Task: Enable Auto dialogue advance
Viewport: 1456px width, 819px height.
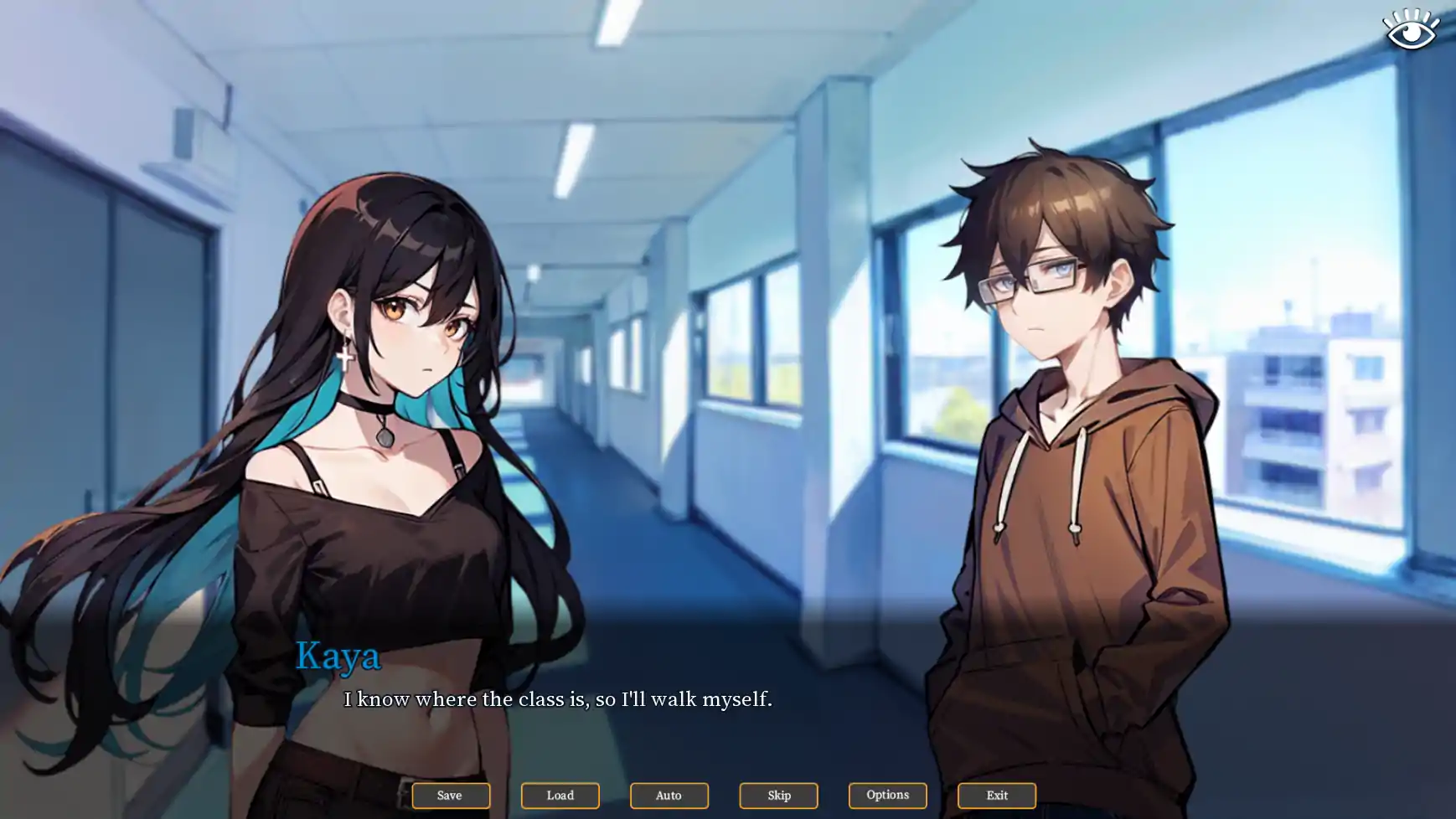Action: click(x=669, y=795)
